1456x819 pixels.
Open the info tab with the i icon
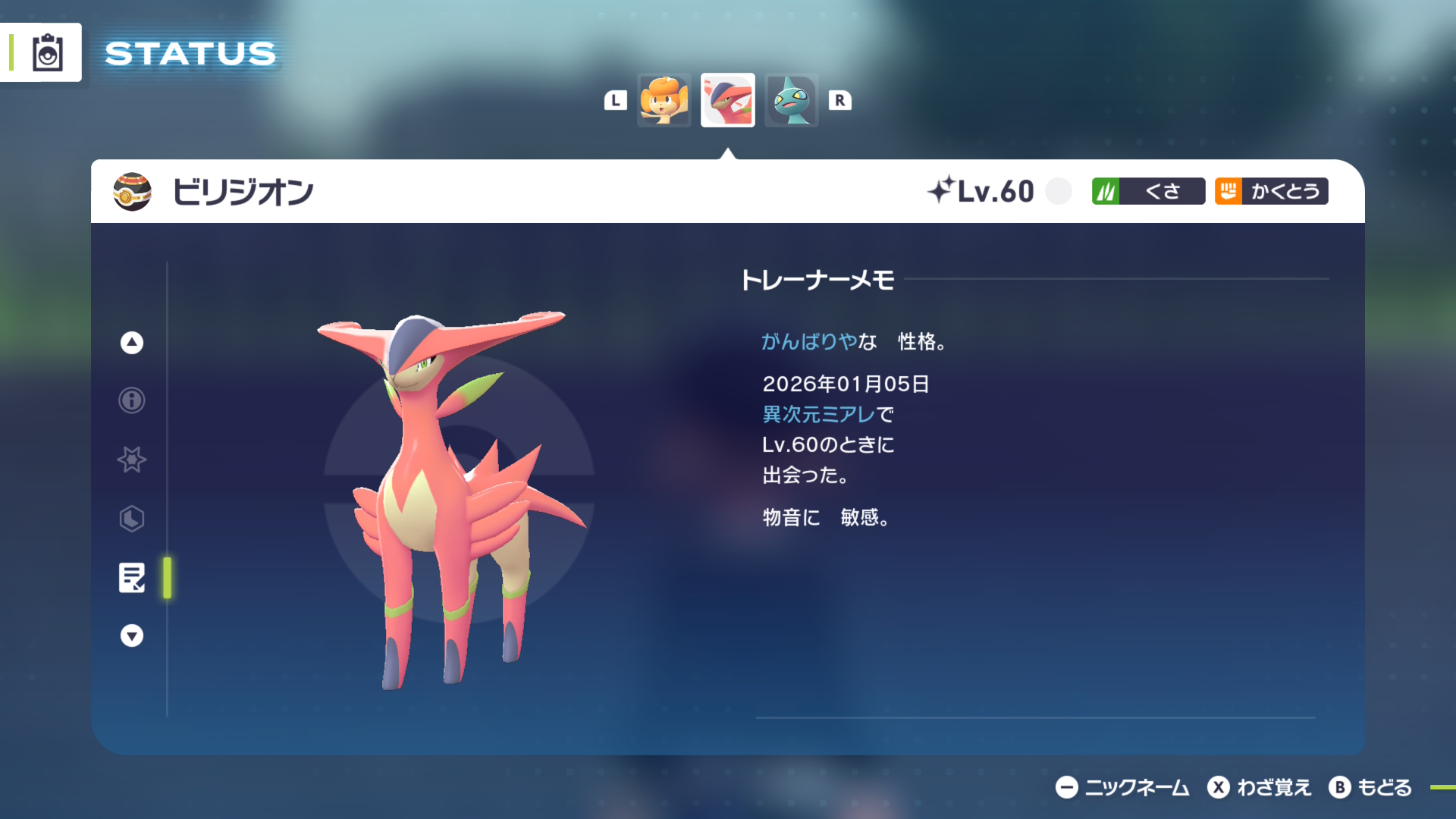[x=132, y=400]
